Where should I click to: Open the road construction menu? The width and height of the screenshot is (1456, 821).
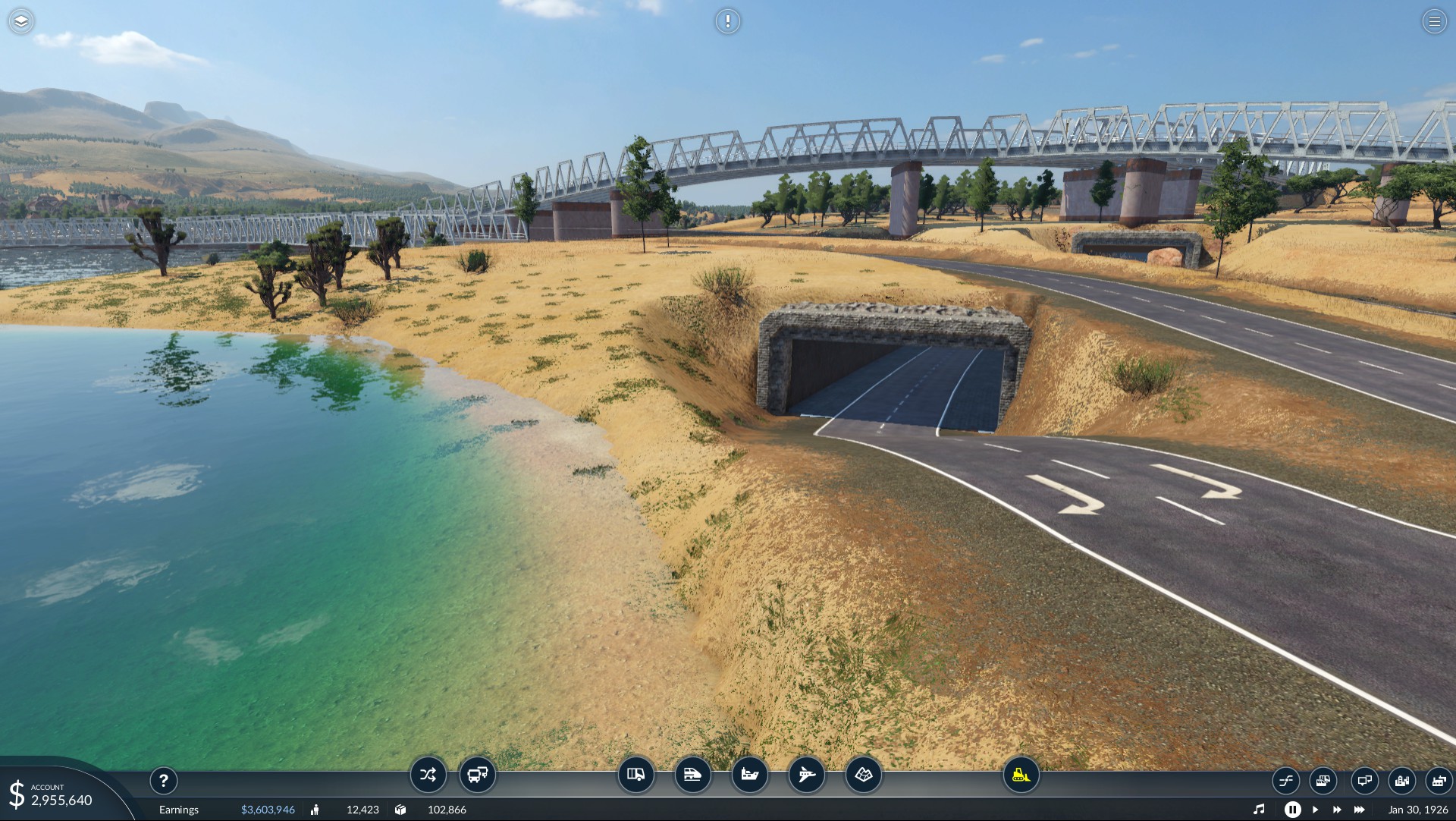point(635,775)
